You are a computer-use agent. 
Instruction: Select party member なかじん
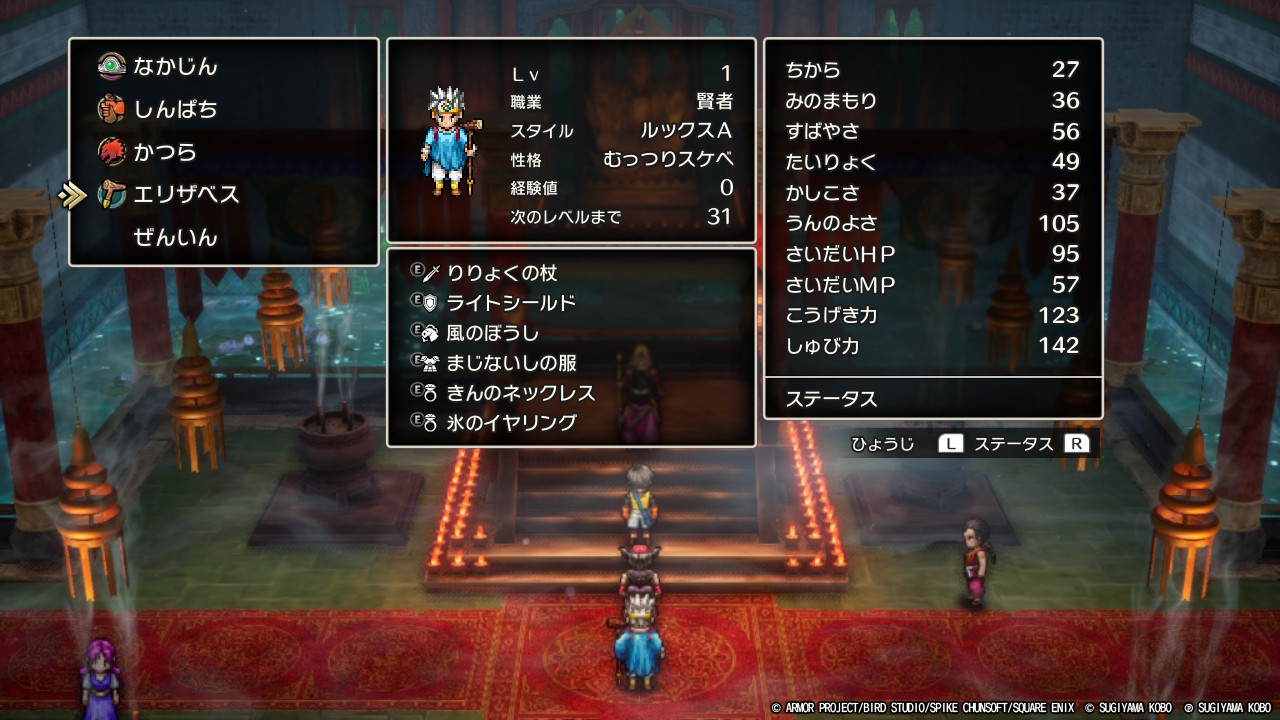coord(175,67)
